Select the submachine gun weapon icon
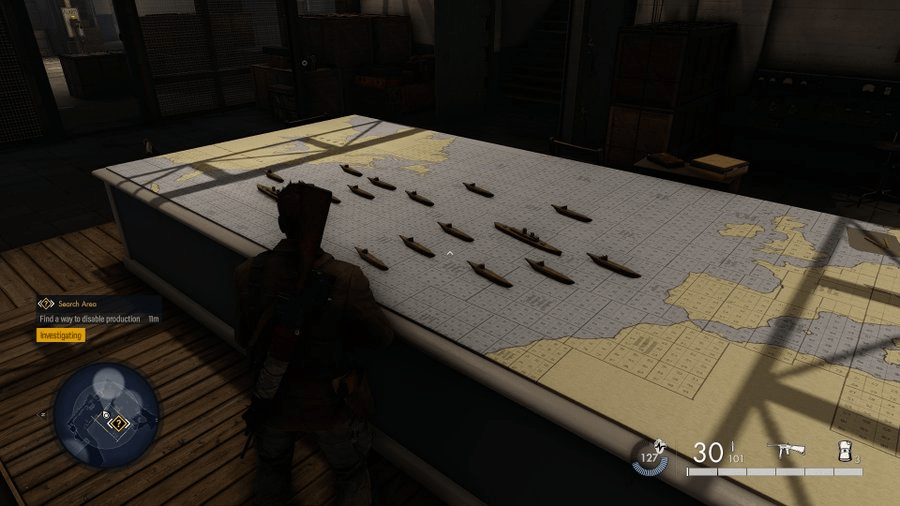The width and height of the screenshot is (900, 506). click(785, 451)
